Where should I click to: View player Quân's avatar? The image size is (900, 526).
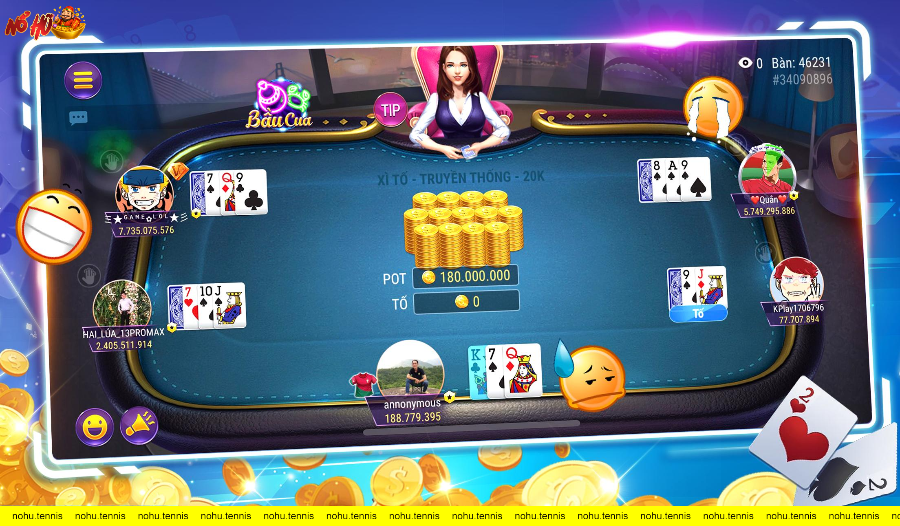tap(766, 171)
